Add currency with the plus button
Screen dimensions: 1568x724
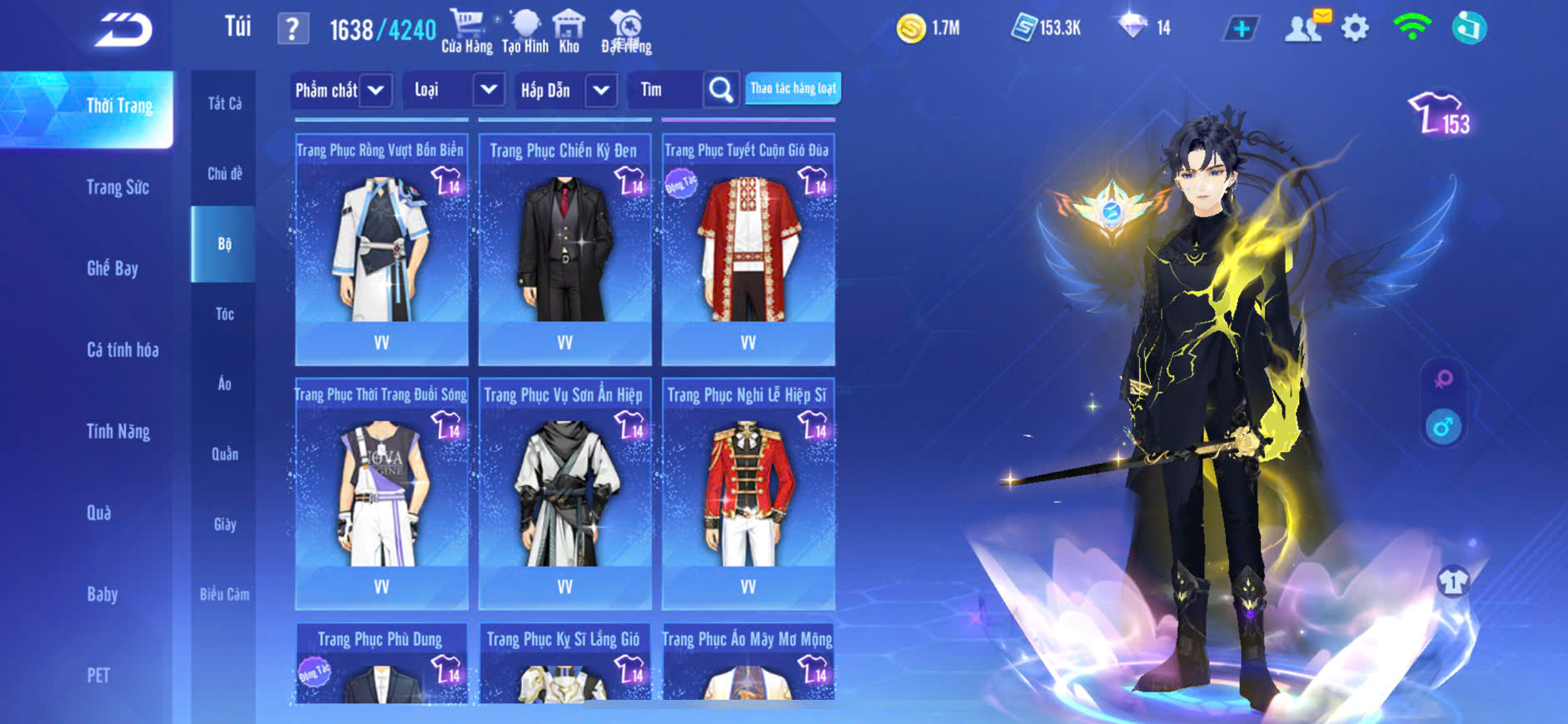1241,29
